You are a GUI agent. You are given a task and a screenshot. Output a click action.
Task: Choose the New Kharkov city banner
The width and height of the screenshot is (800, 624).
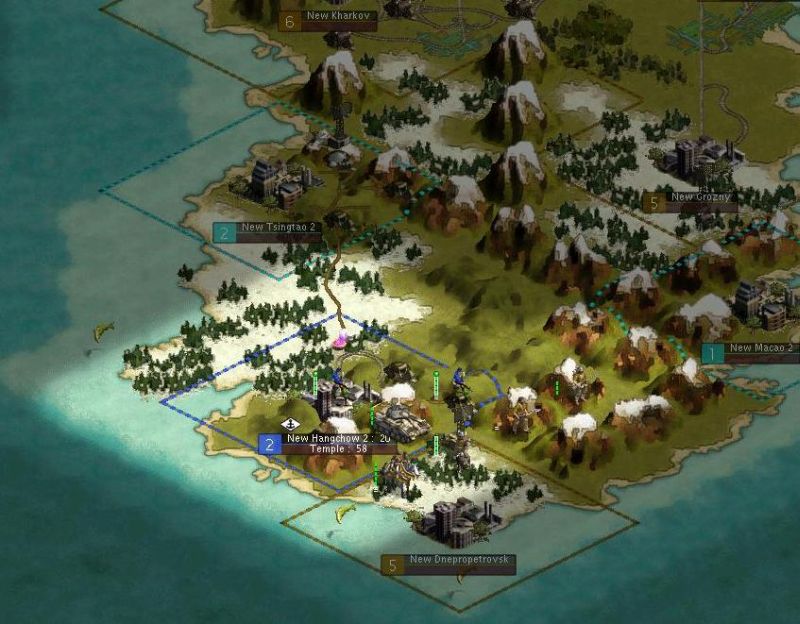341,18
